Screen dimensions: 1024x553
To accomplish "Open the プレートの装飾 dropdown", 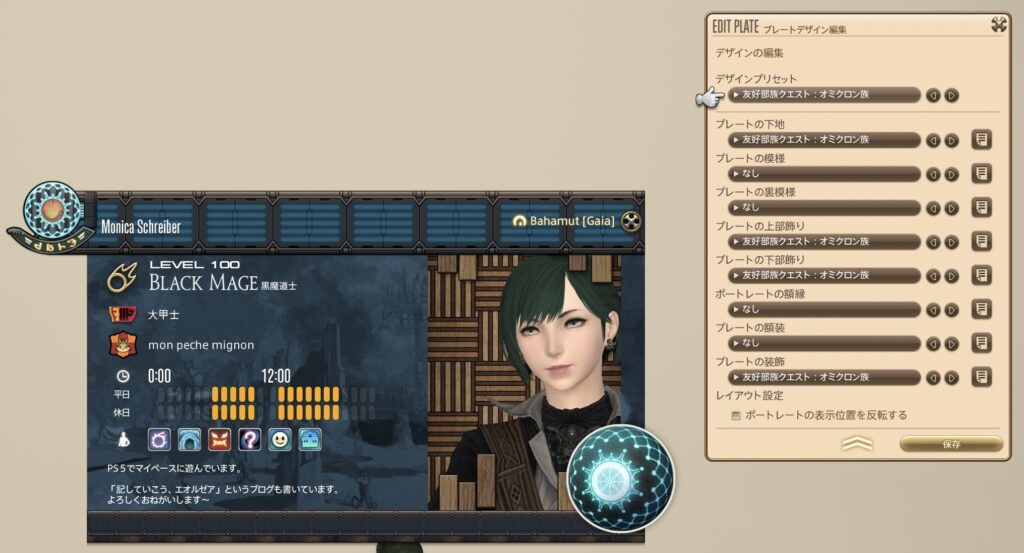I will pos(825,378).
